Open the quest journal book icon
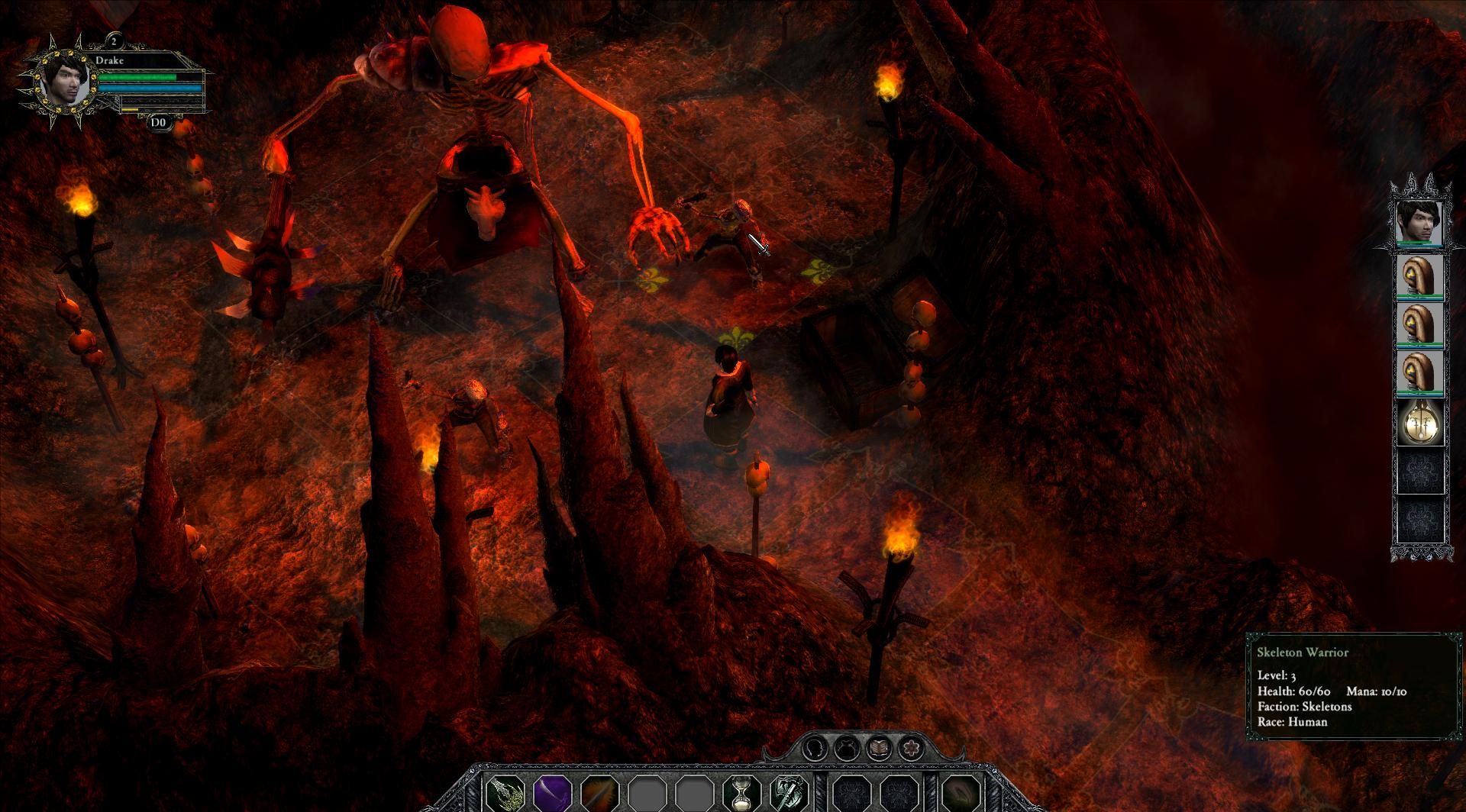Viewport: 1466px width, 812px height. pos(879,746)
